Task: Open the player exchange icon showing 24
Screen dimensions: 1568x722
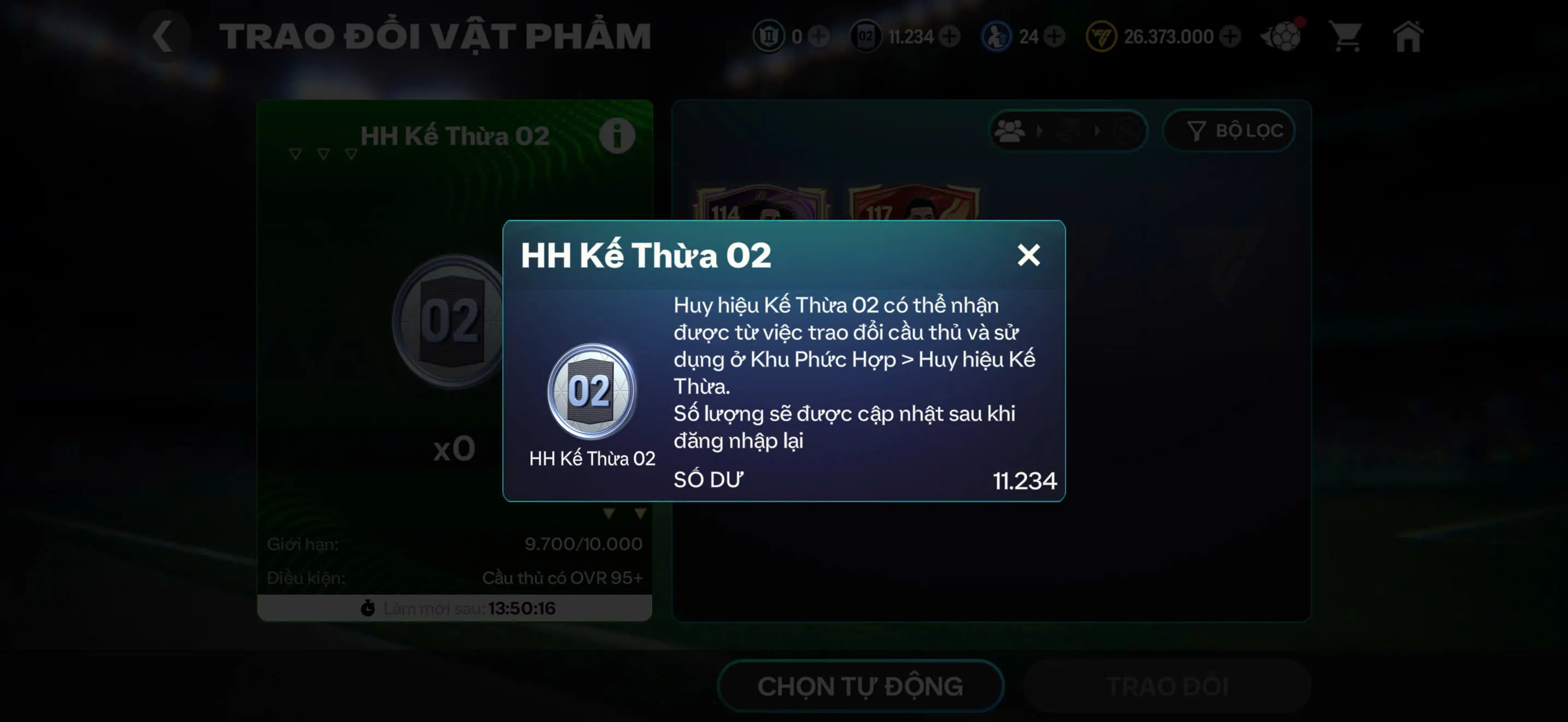Action: coord(997,37)
